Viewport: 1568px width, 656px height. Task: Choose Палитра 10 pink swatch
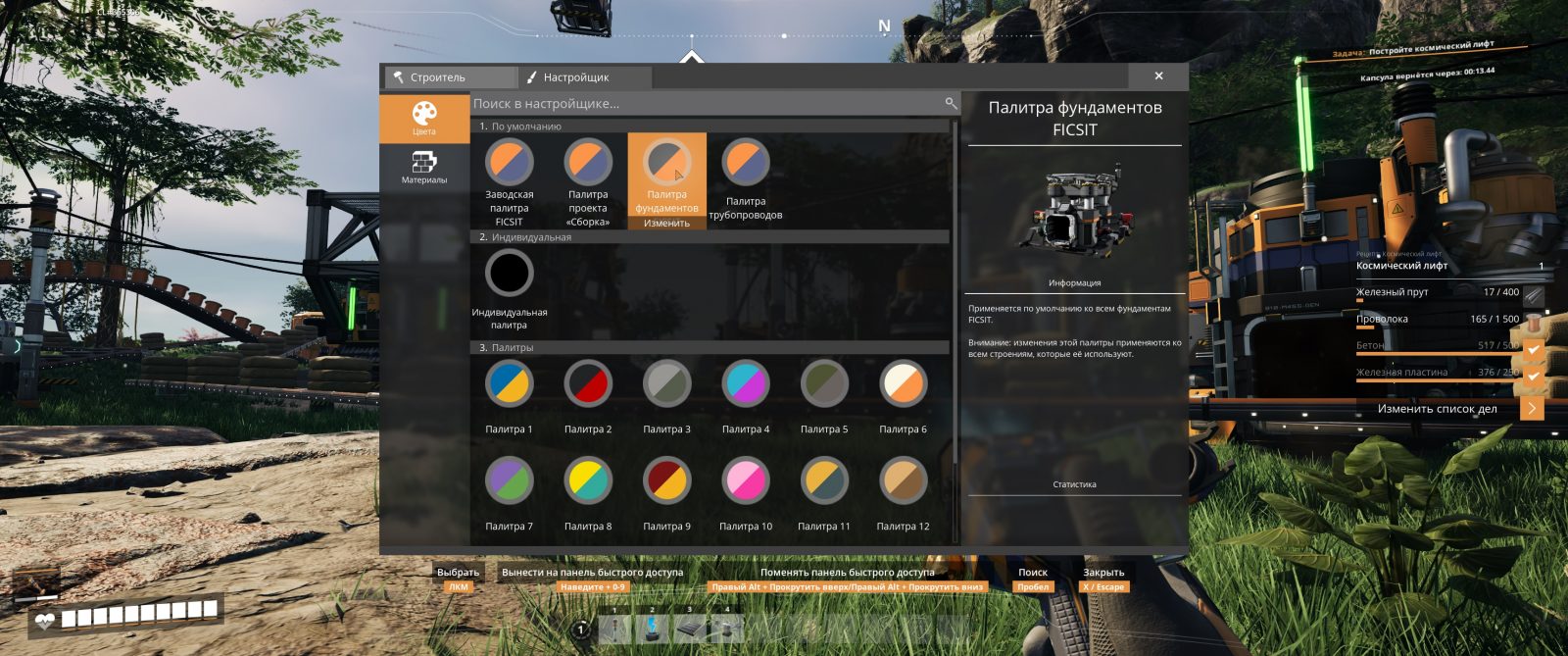[x=746, y=481]
